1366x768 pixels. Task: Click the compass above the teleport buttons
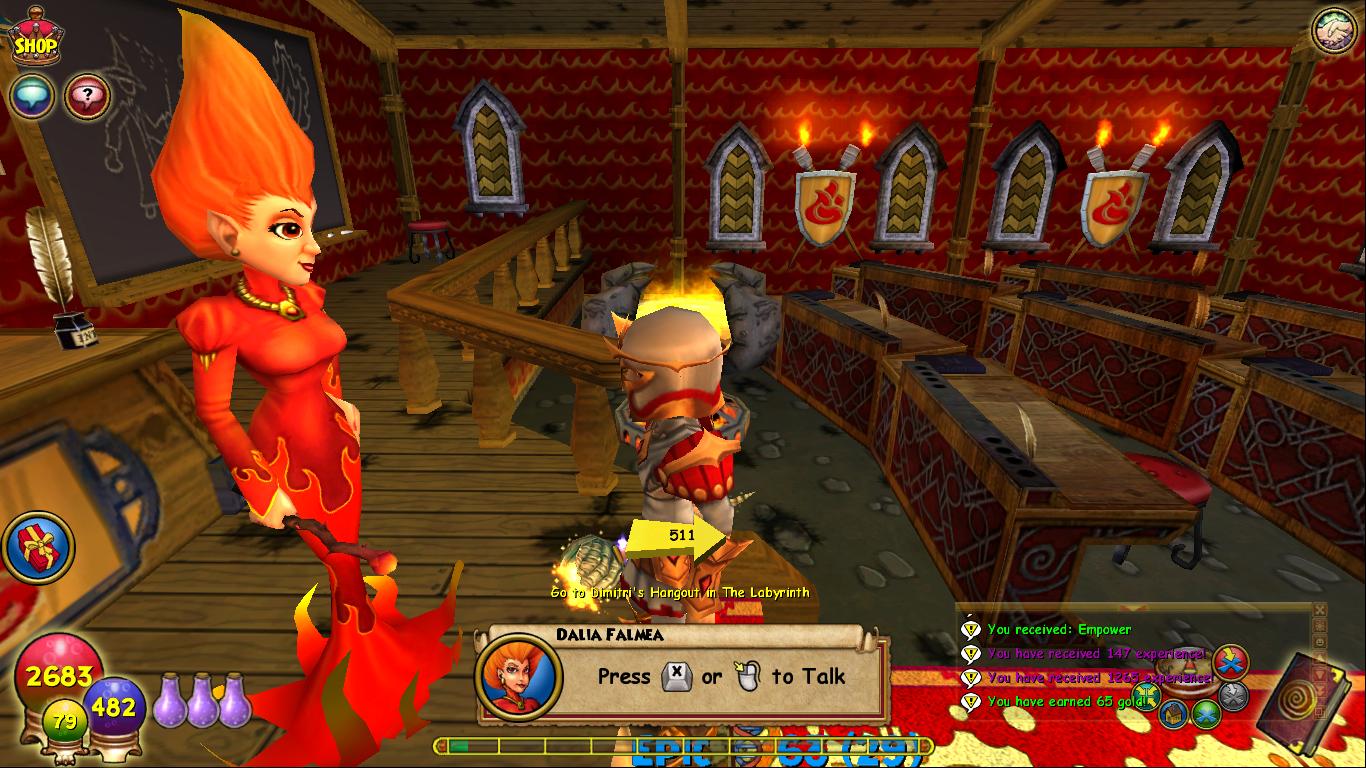[1186, 665]
